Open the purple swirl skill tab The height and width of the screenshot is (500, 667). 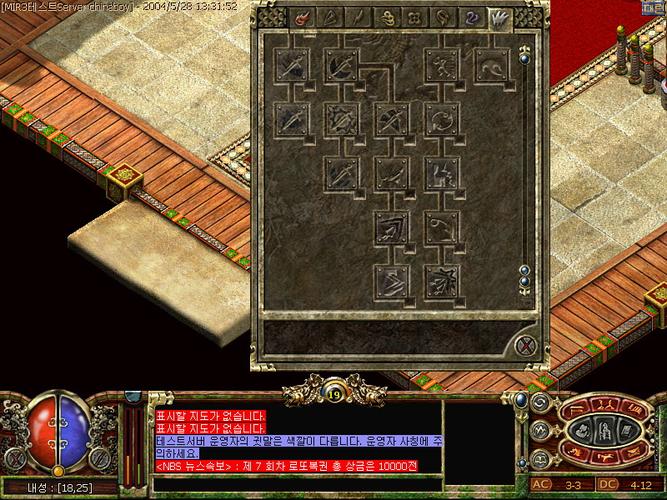pyautogui.click(x=470, y=17)
